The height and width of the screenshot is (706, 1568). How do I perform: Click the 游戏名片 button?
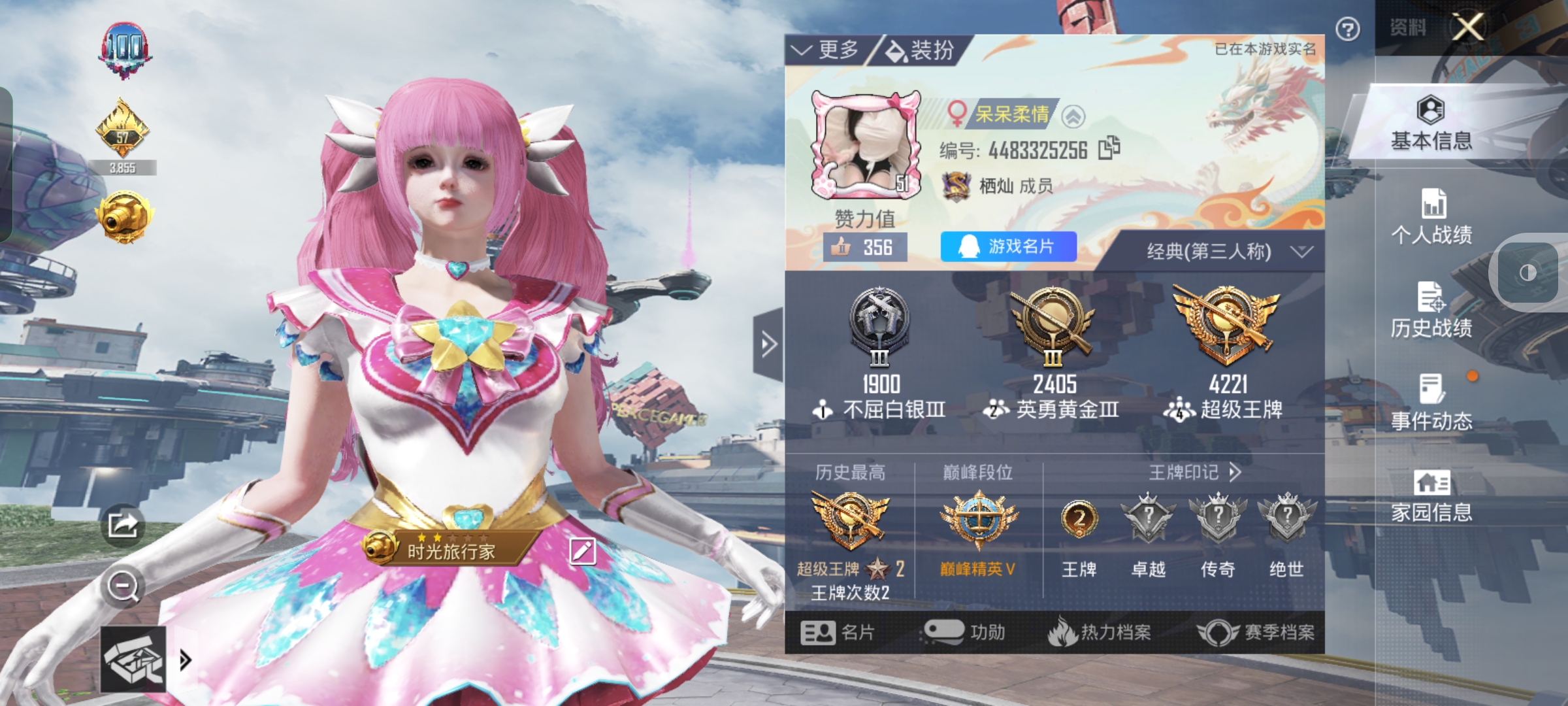tap(1007, 248)
